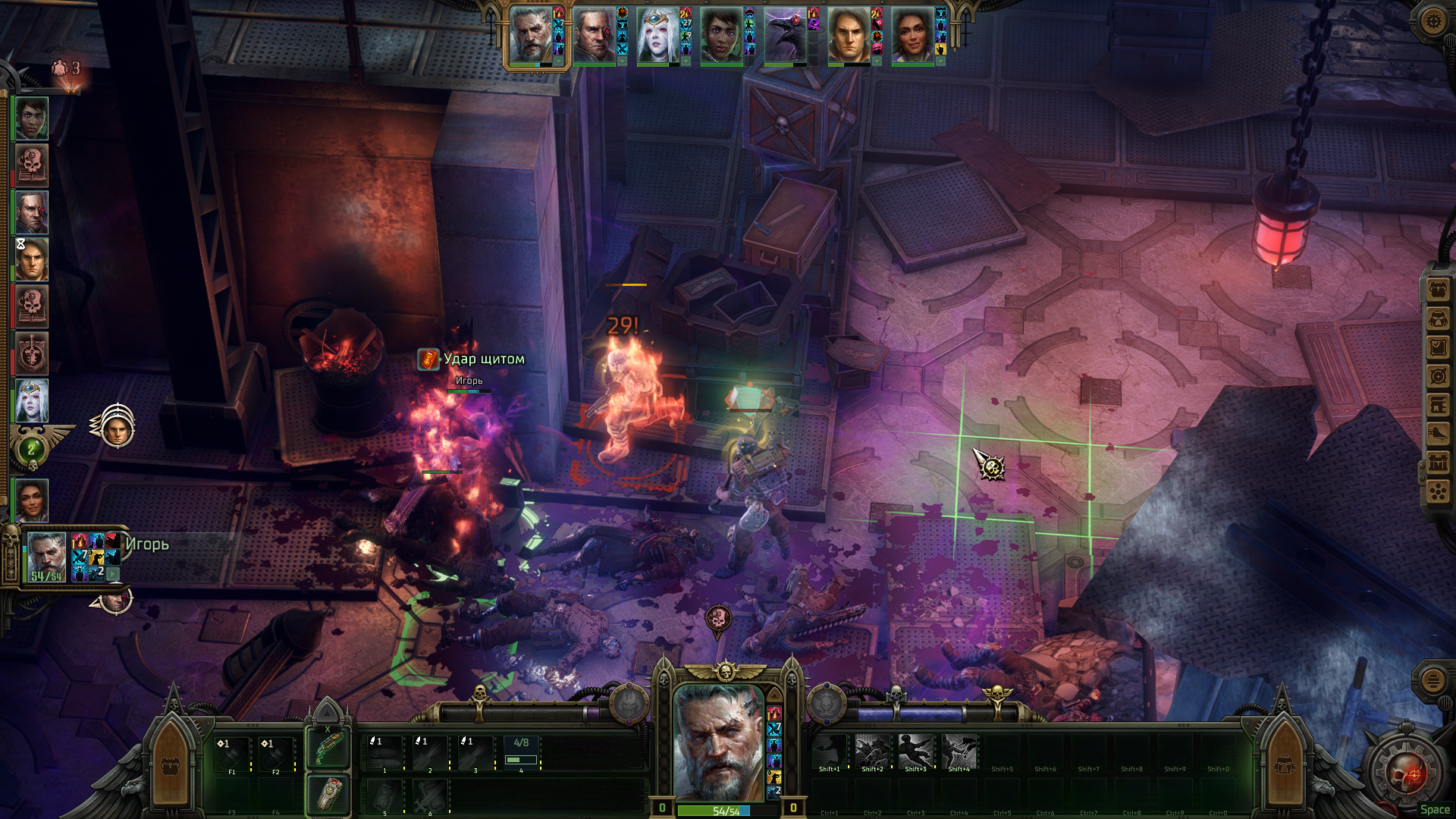Click the 4/8 ammo reload slot
This screenshot has height=819, width=1456.
pyautogui.click(x=521, y=752)
